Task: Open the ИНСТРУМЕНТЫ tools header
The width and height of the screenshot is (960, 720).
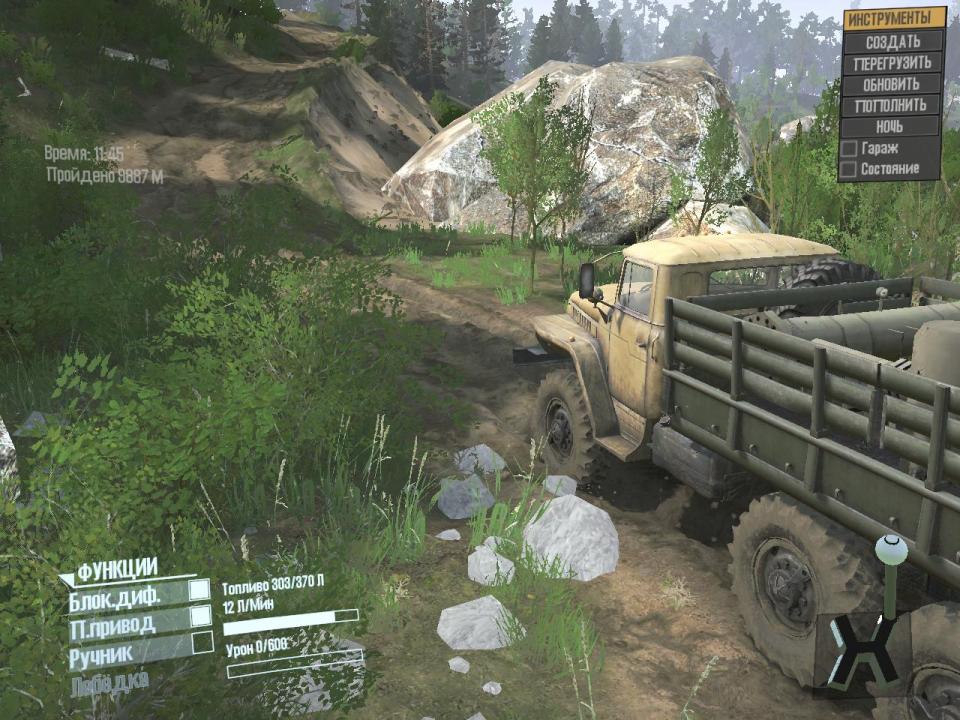Action: [x=893, y=18]
